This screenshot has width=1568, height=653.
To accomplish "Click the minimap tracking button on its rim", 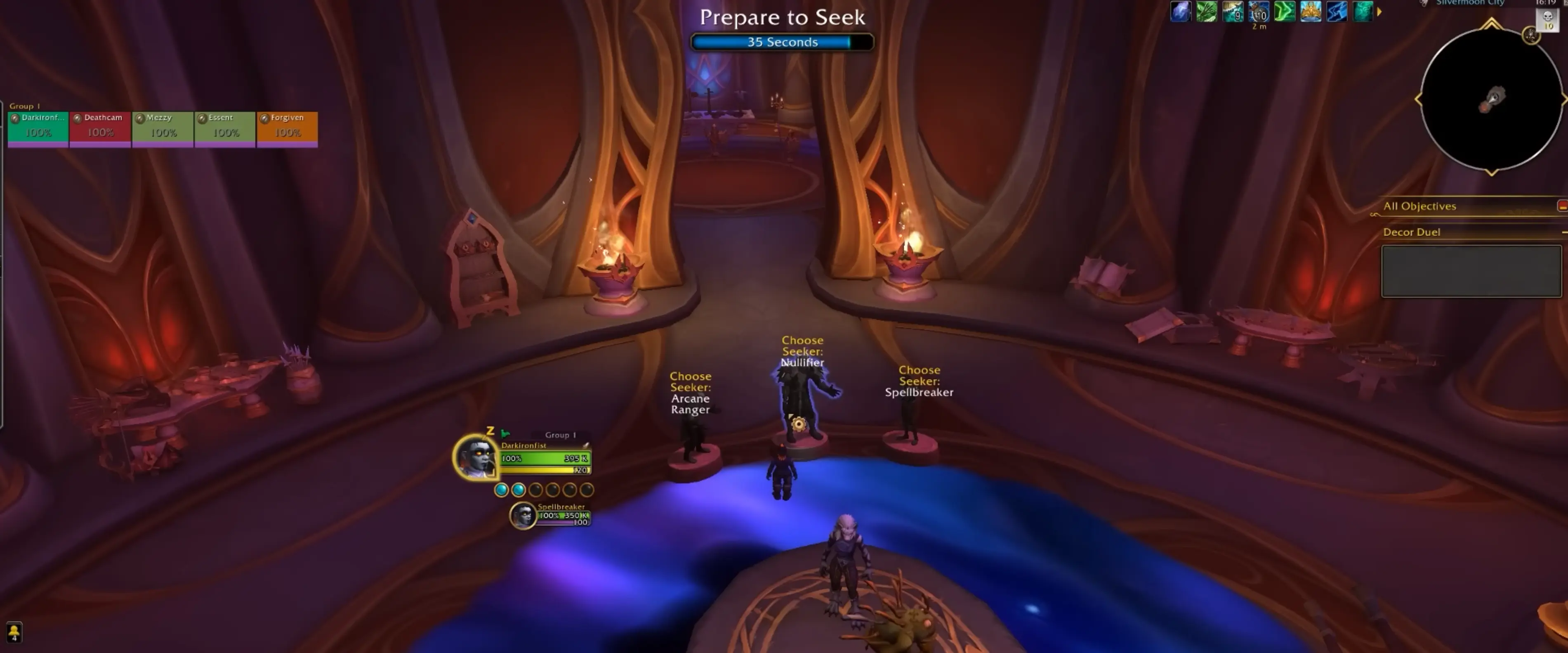I will [x=1531, y=35].
